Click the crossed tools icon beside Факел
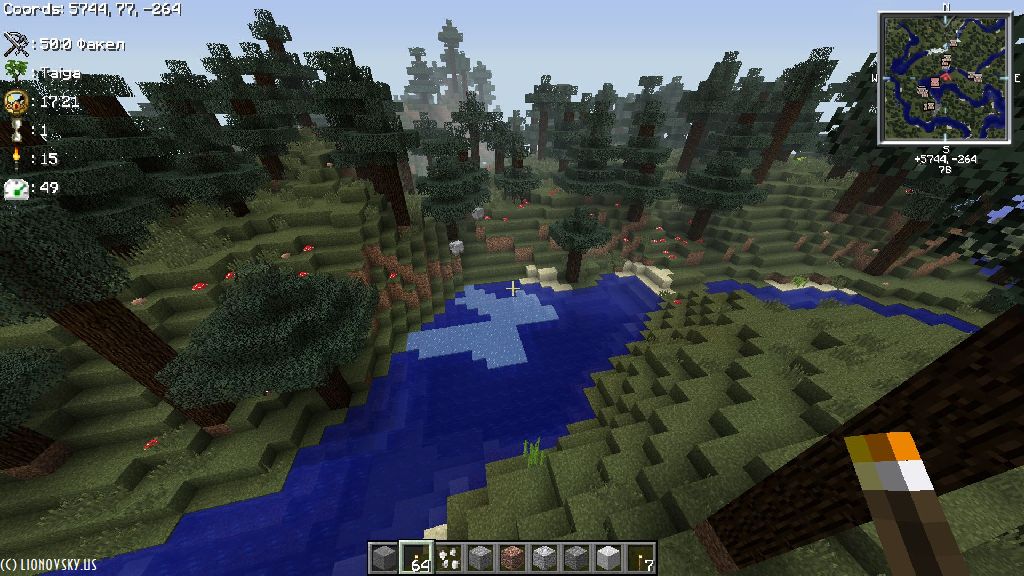 click(16, 44)
